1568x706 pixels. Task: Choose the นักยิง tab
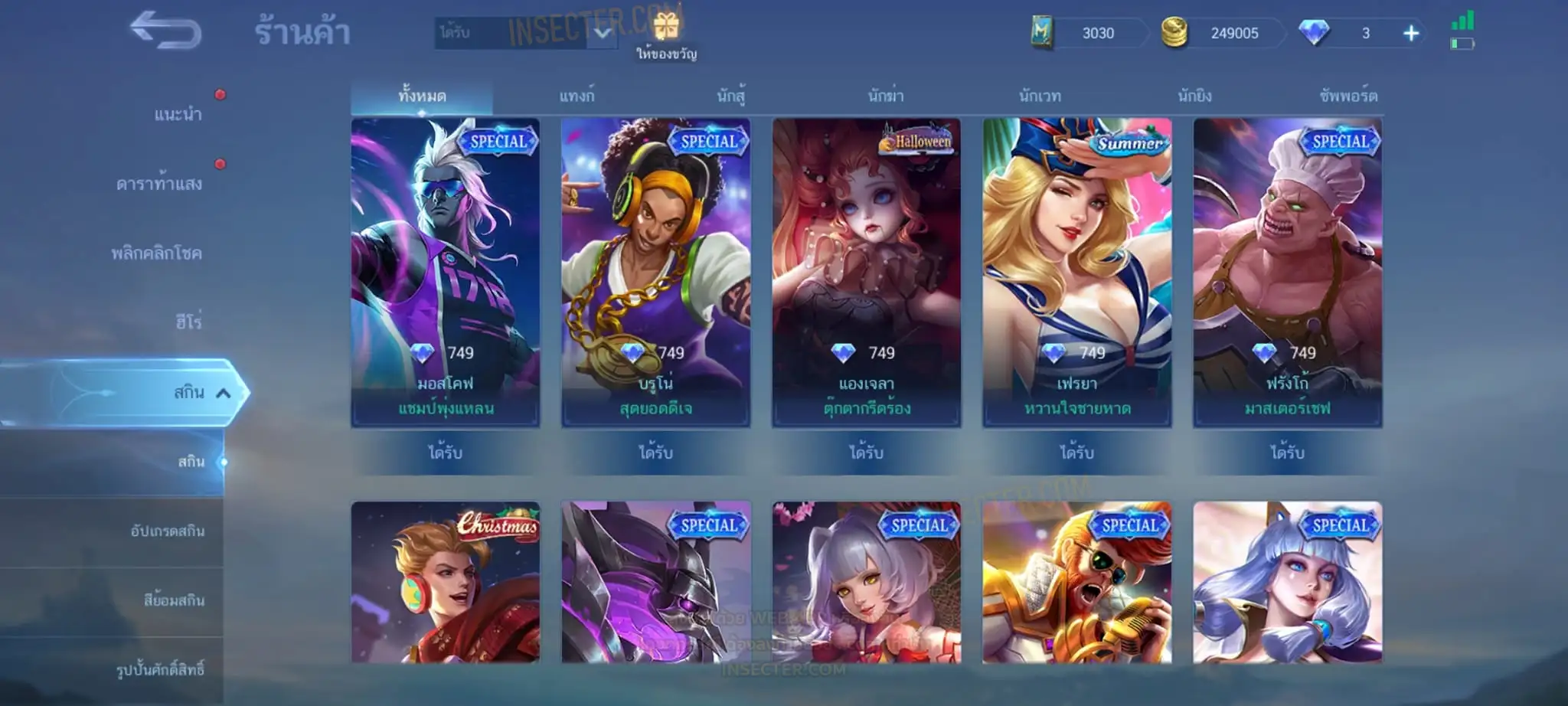click(x=1194, y=96)
